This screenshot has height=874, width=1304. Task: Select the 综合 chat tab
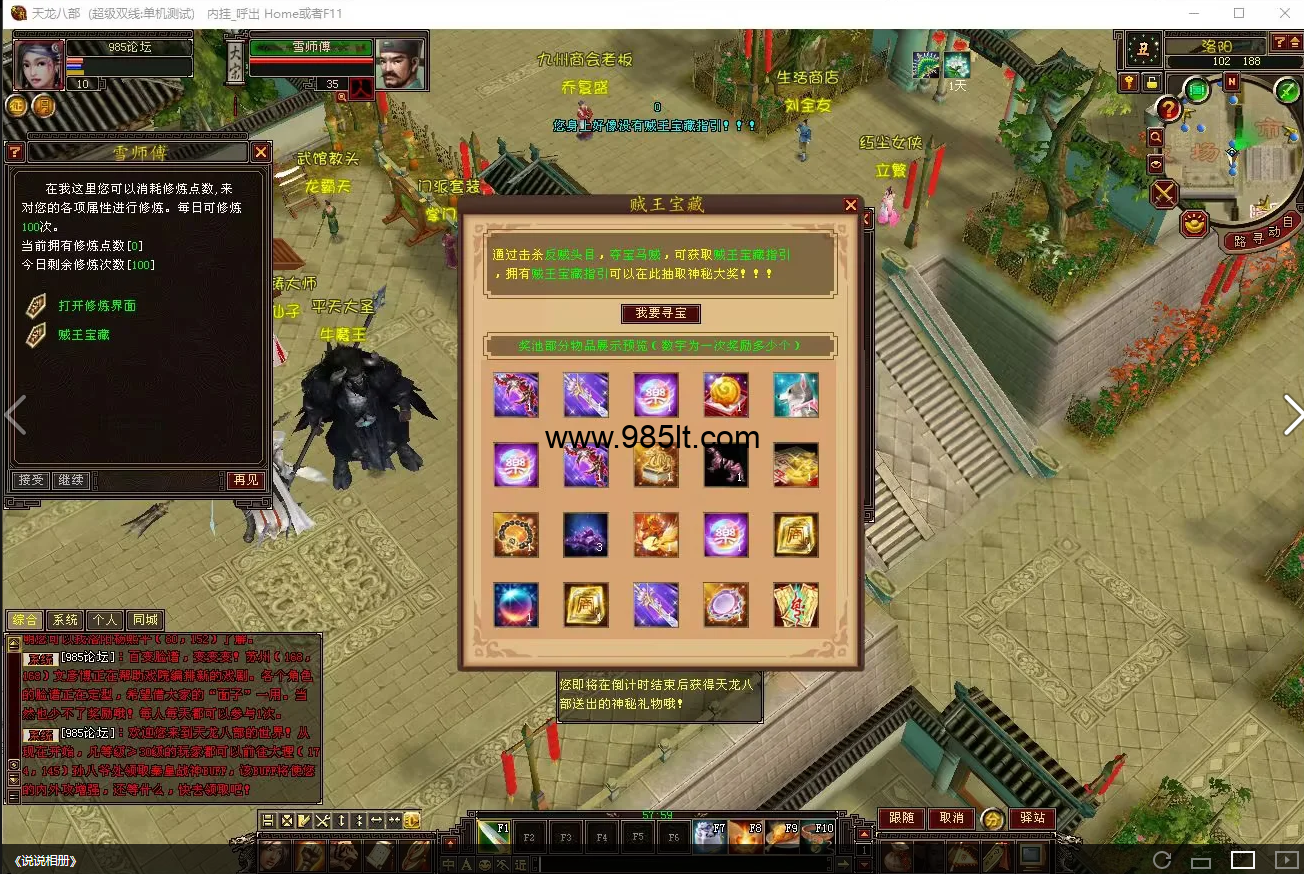point(25,620)
